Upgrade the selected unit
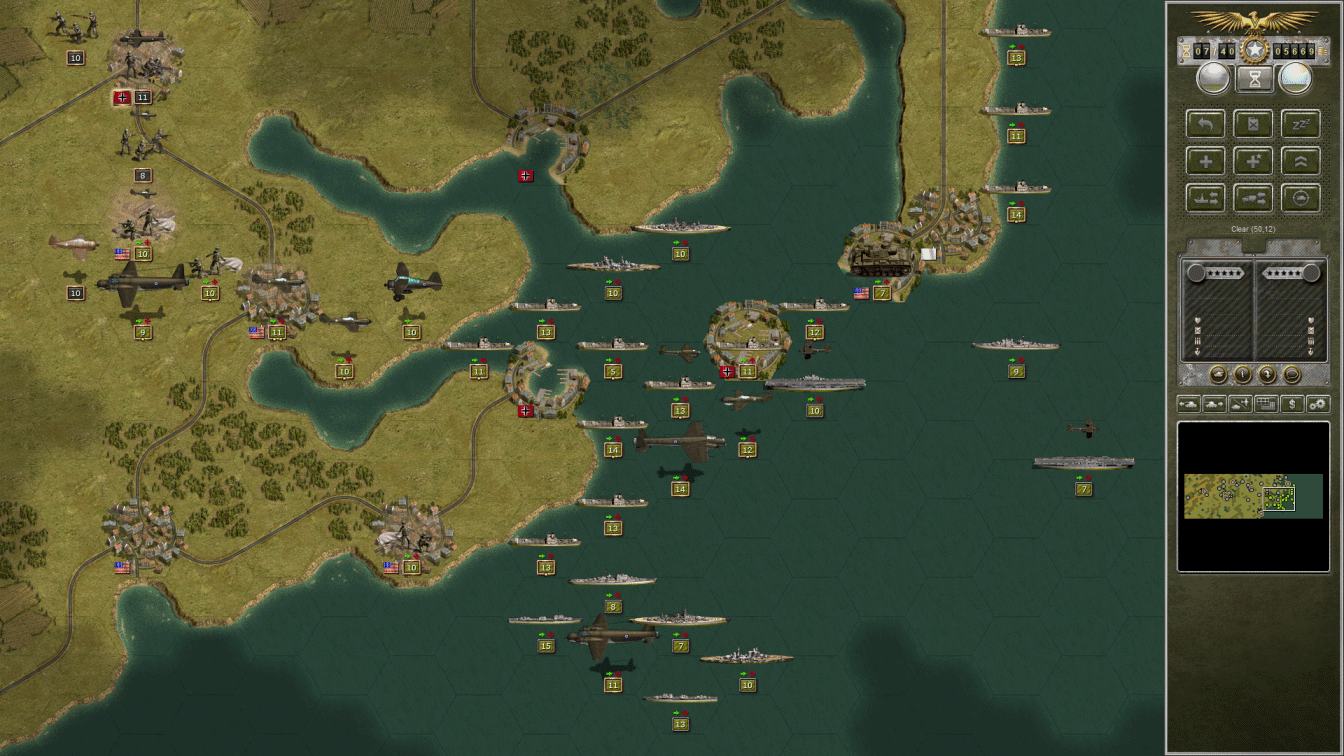 click(x=1301, y=160)
